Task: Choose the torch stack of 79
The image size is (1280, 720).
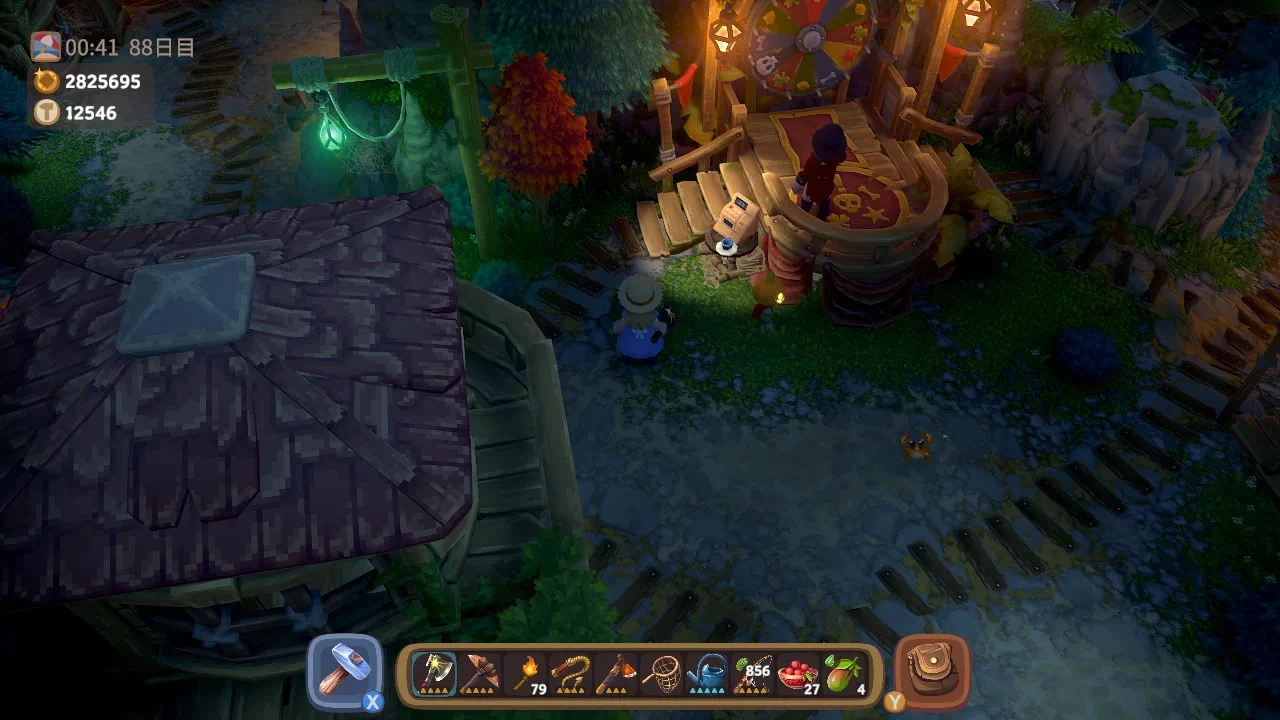Action: click(x=526, y=674)
